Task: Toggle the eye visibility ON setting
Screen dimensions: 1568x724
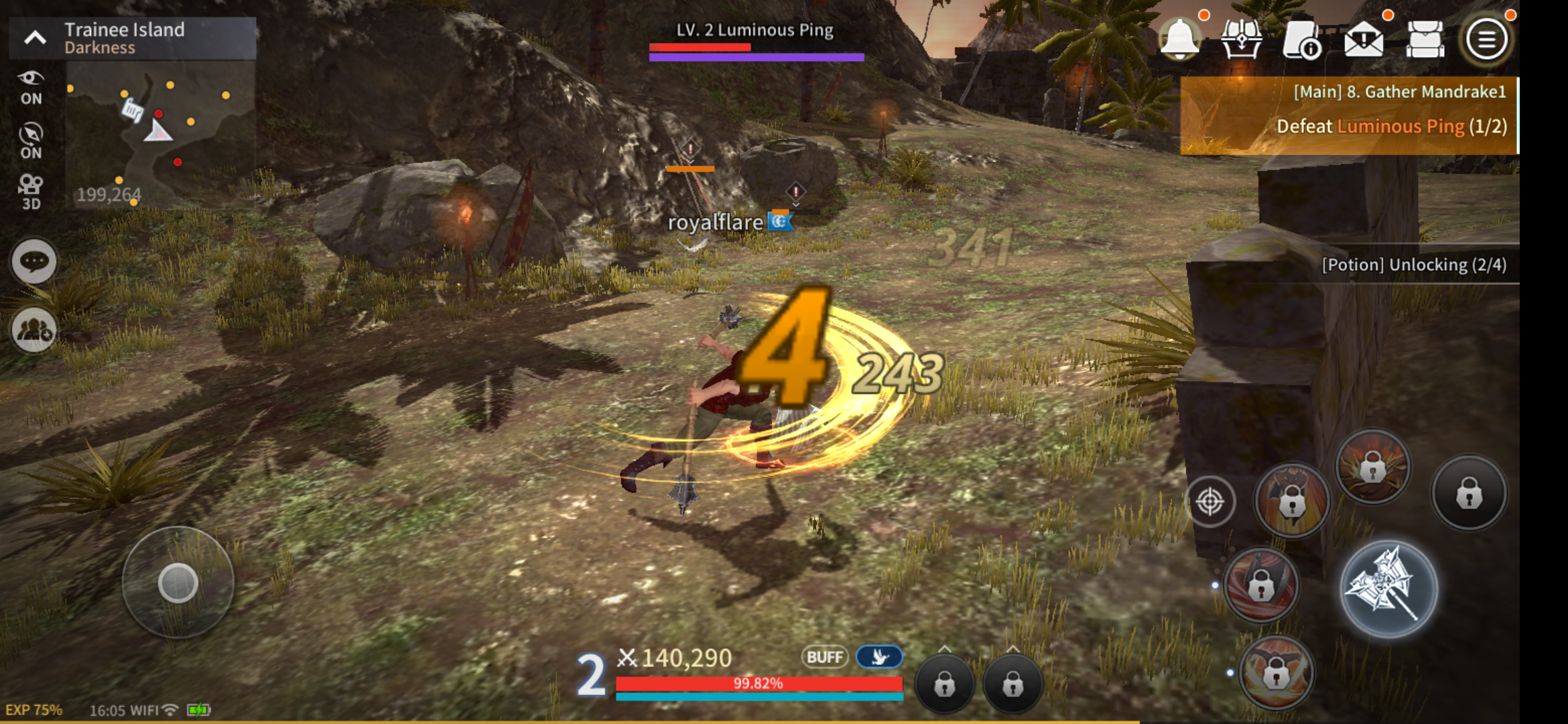Action: (31, 86)
